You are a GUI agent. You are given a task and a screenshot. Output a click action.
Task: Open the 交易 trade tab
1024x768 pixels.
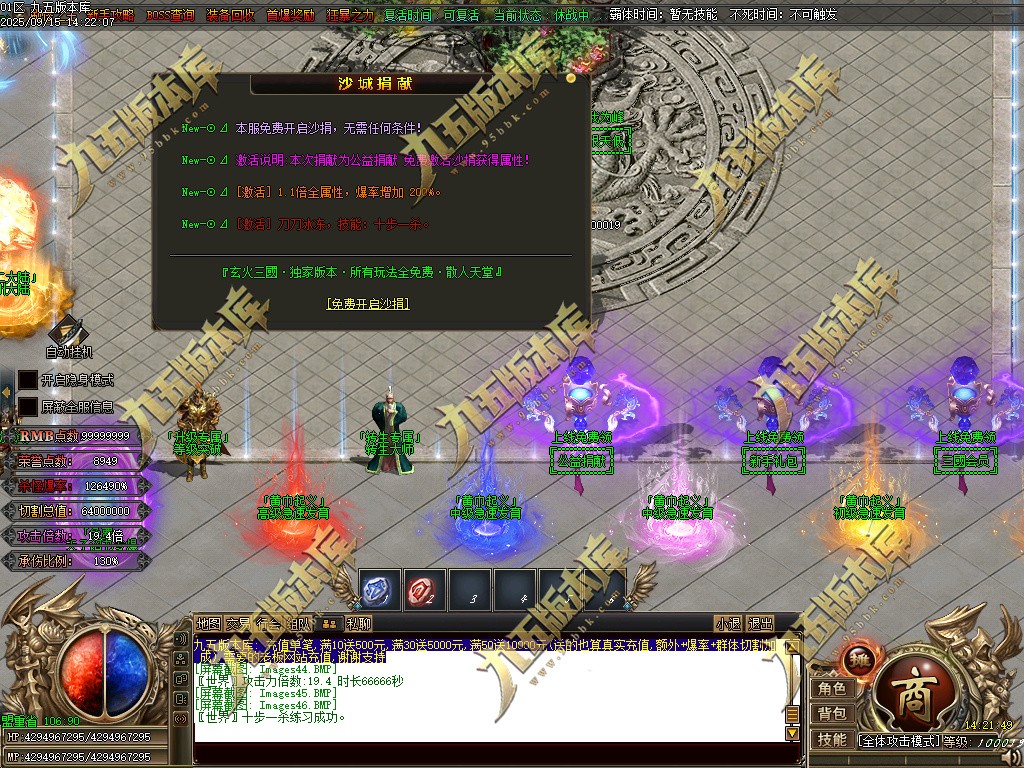click(238, 623)
